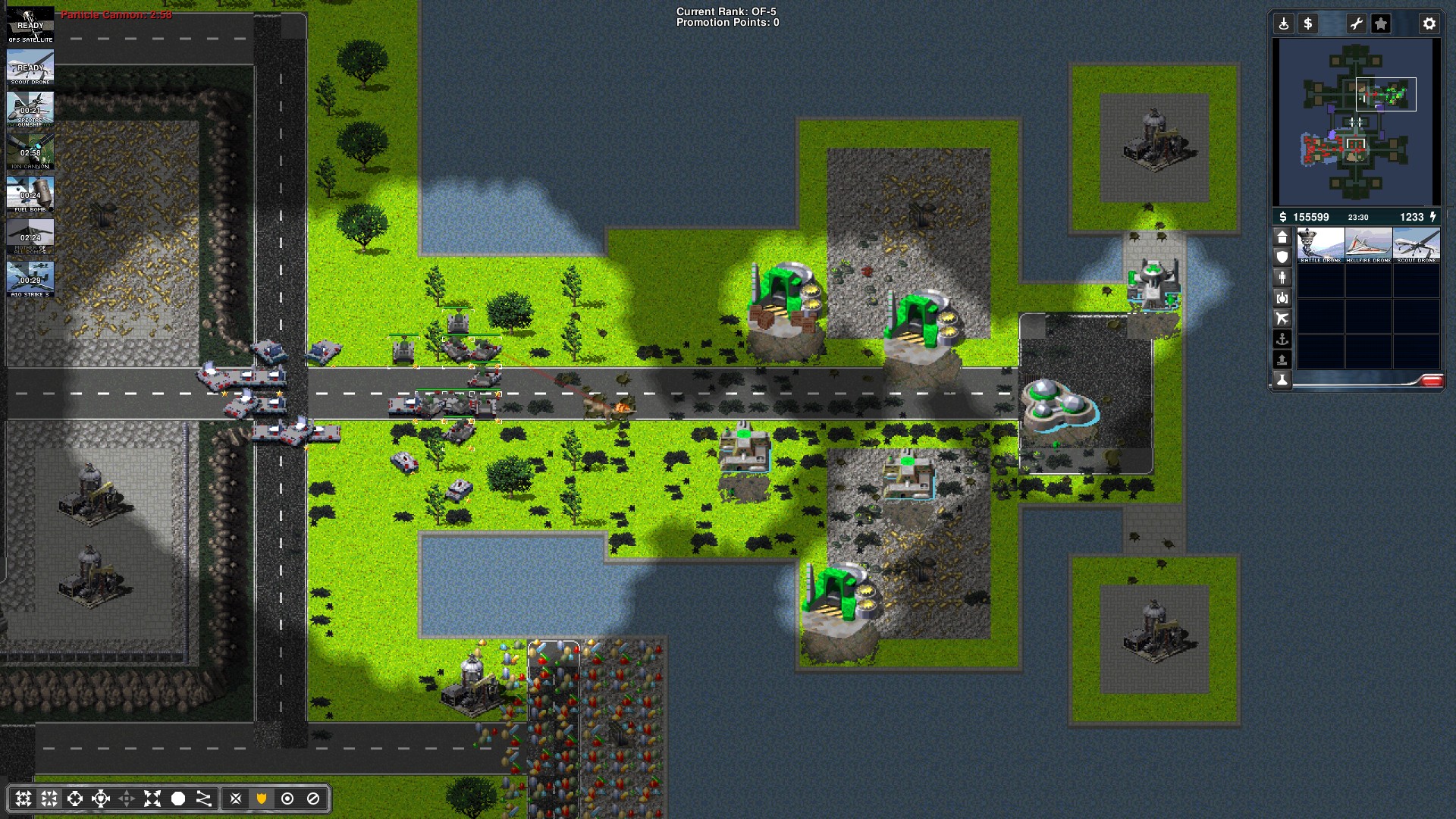Click the Mother of All Bombs icon
The width and height of the screenshot is (1456, 819).
(30, 237)
